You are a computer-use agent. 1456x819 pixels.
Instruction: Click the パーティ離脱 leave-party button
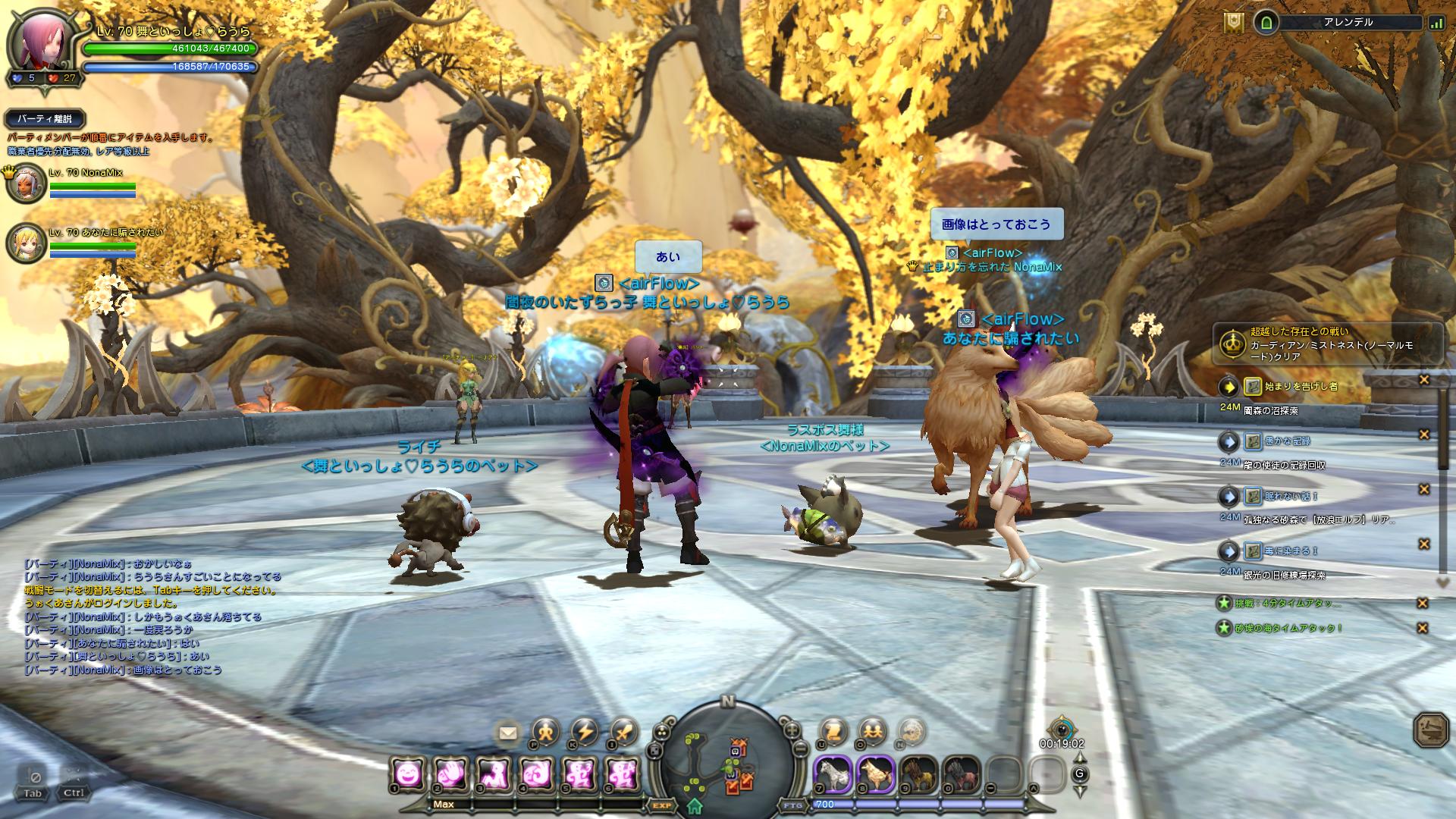point(45,119)
